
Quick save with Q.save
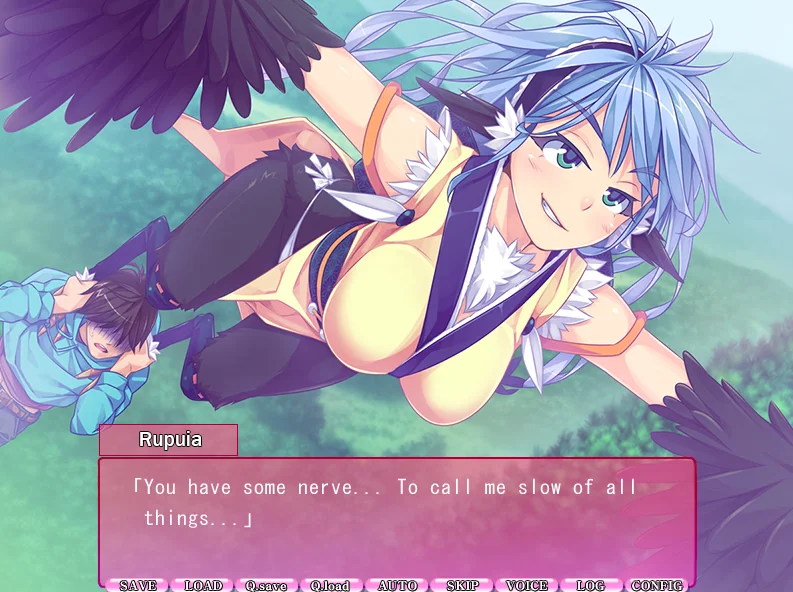267,585
